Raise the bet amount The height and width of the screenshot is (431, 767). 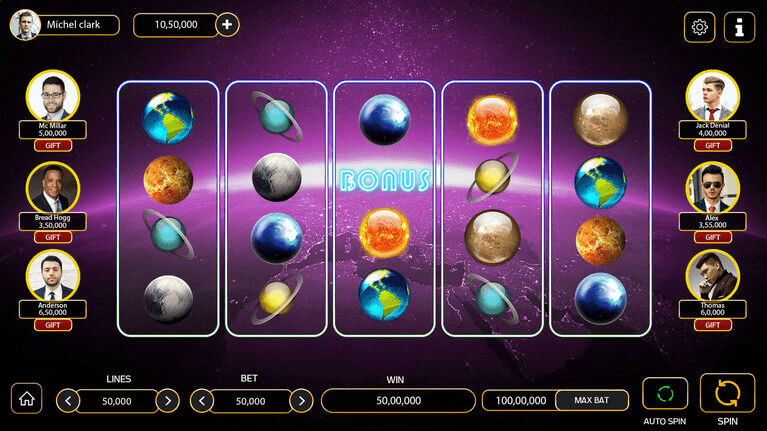(x=301, y=401)
